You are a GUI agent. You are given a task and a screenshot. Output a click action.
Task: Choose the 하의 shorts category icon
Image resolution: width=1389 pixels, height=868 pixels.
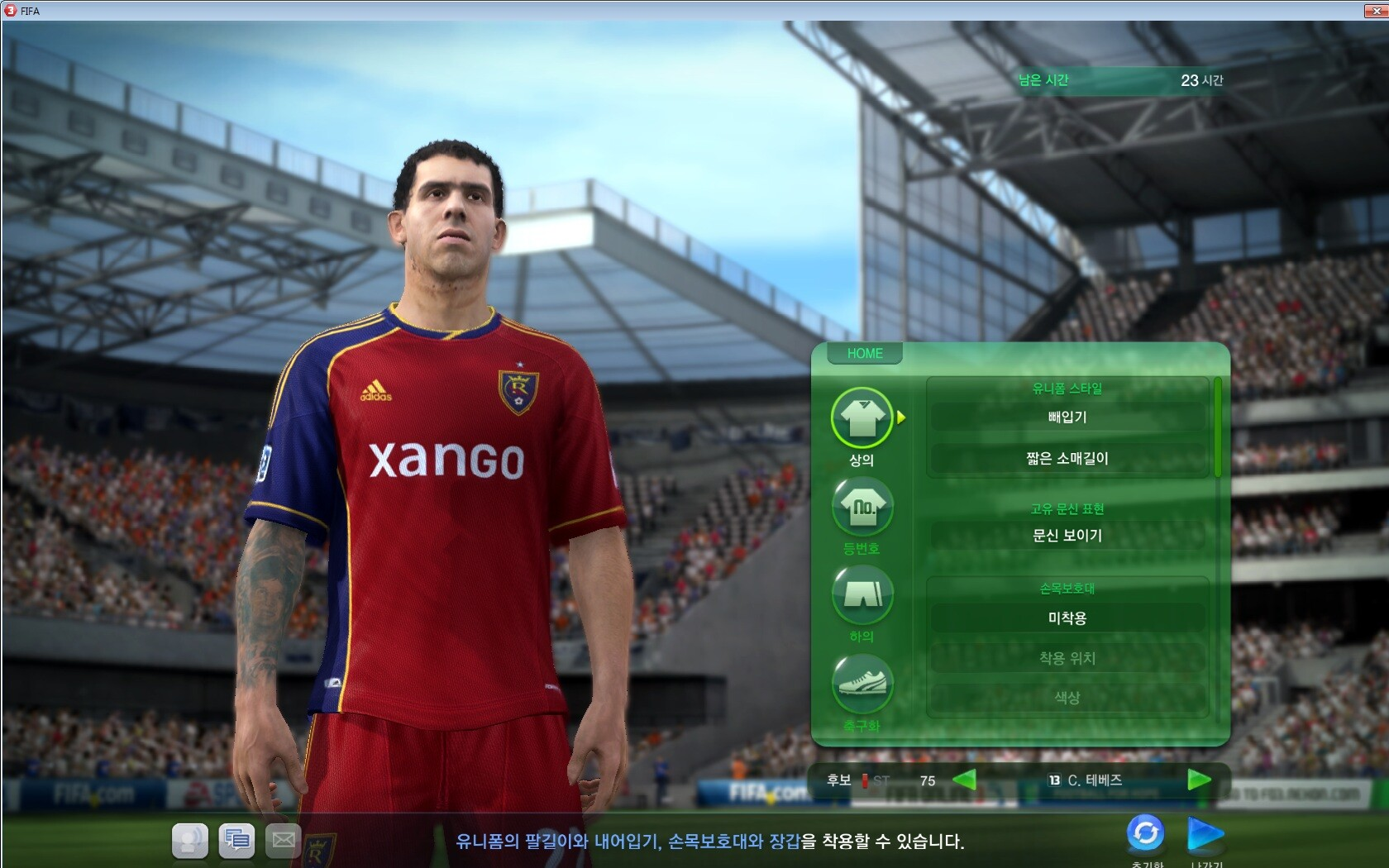pyautogui.click(x=862, y=594)
